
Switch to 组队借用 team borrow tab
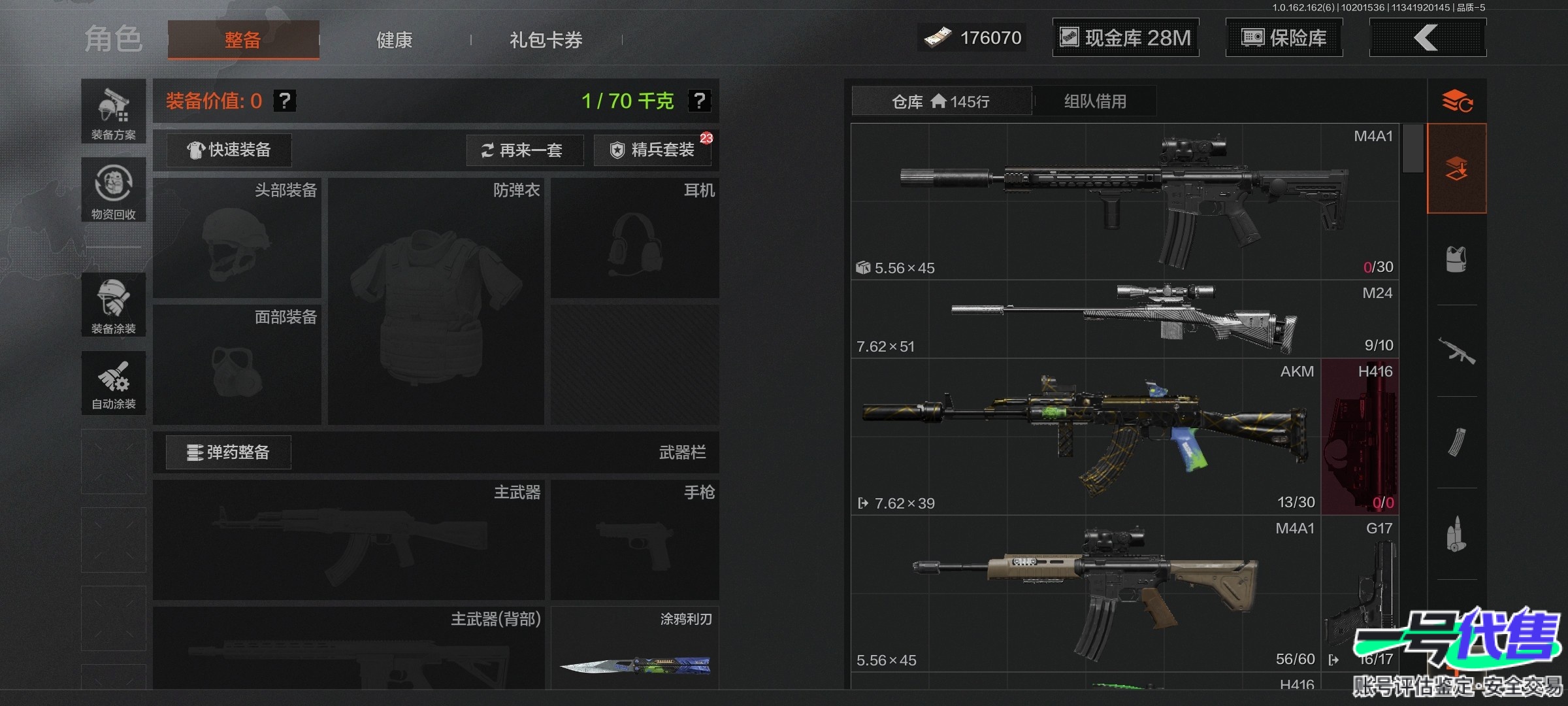pos(1095,101)
